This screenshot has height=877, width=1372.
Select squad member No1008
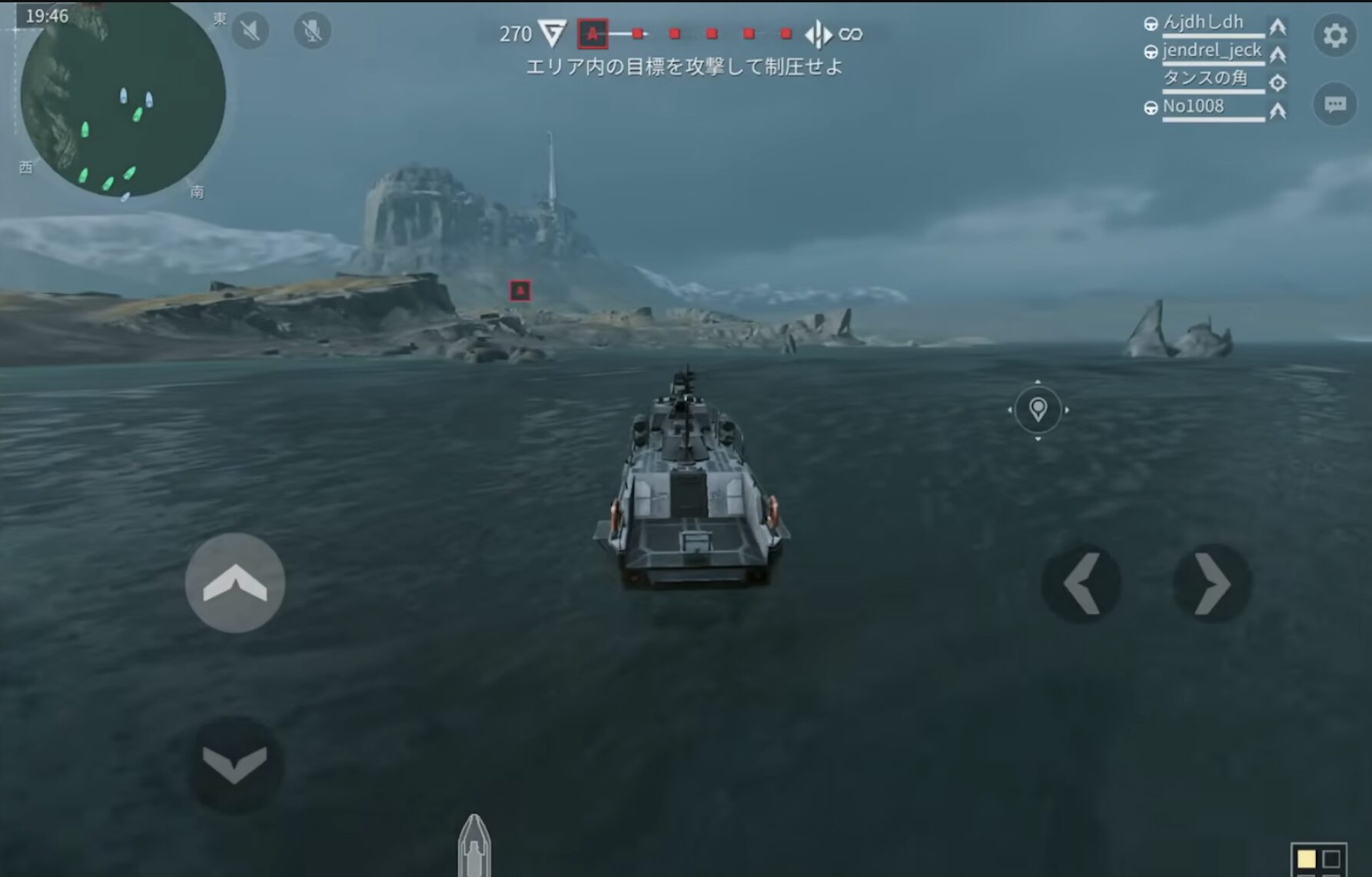pyautogui.click(x=1193, y=107)
